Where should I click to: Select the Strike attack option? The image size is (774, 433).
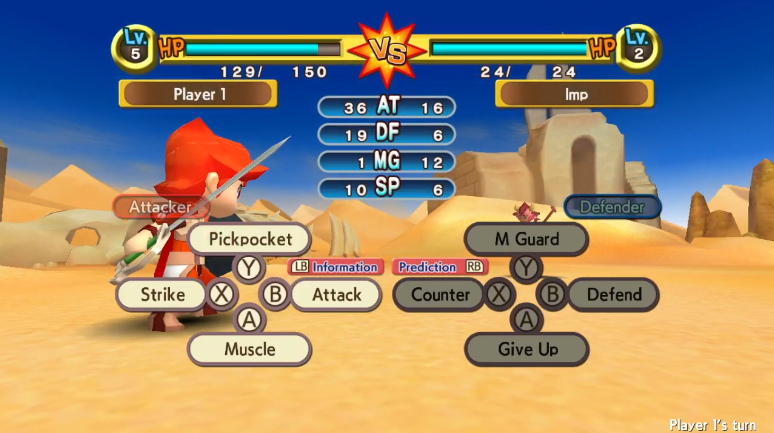(x=162, y=295)
